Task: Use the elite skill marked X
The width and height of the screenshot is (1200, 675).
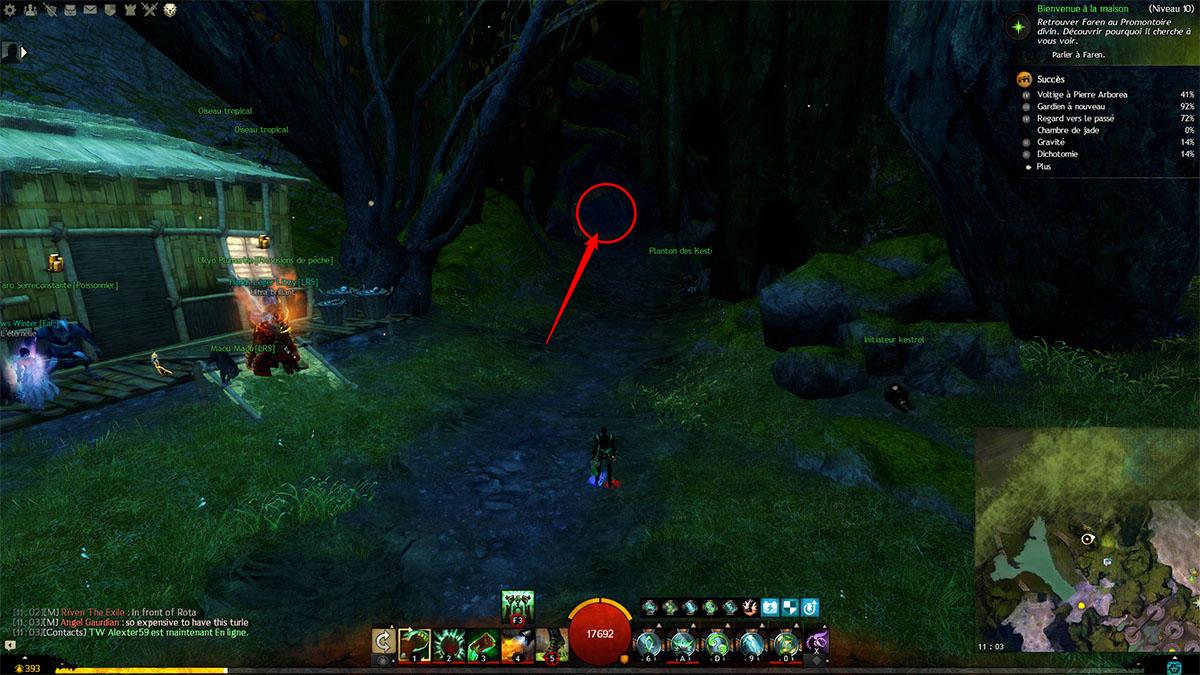Action: point(816,641)
